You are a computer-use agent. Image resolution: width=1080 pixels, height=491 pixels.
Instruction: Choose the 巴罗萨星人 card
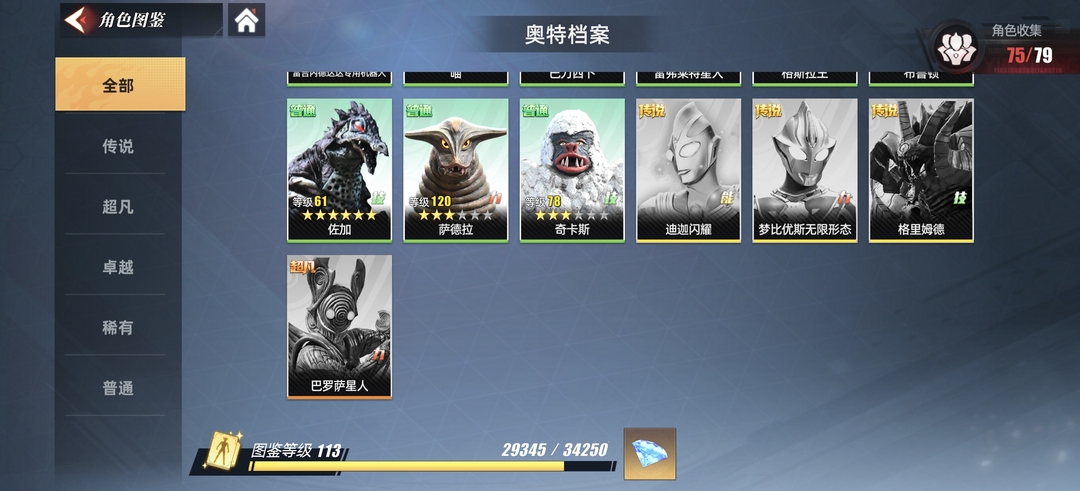[339, 325]
